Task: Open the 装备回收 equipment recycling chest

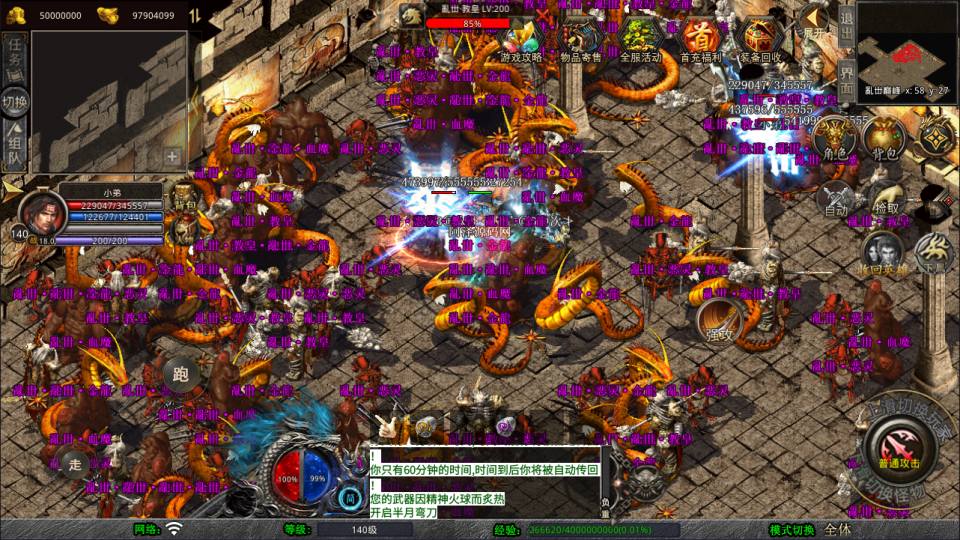Action: (x=759, y=38)
